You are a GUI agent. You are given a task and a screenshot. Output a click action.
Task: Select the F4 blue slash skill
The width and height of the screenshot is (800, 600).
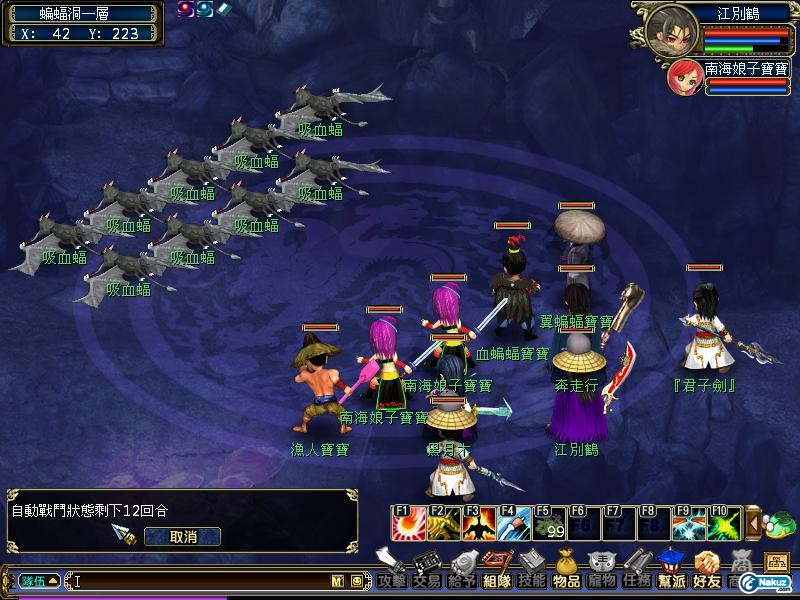point(514,522)
